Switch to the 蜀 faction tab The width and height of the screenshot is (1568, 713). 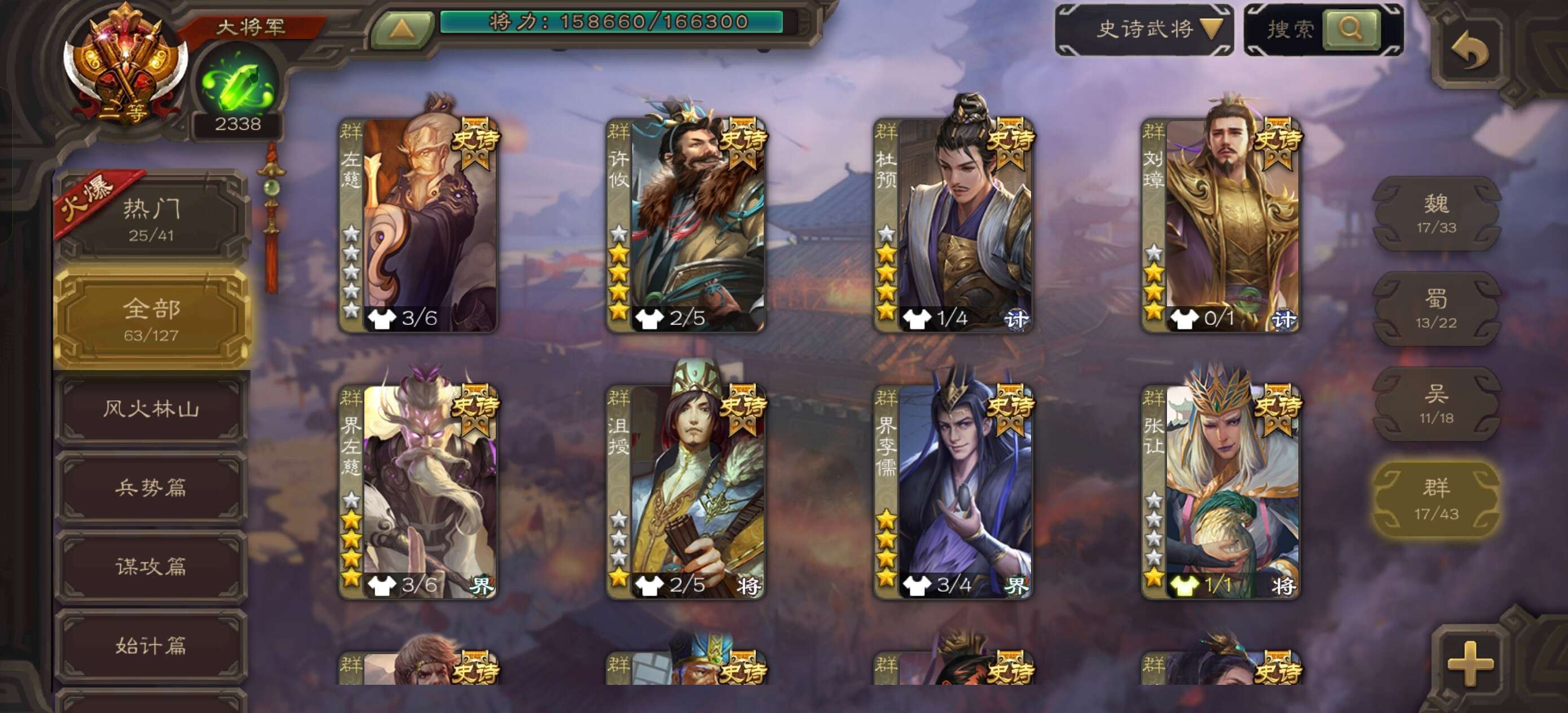click(x=1436, y=309)
